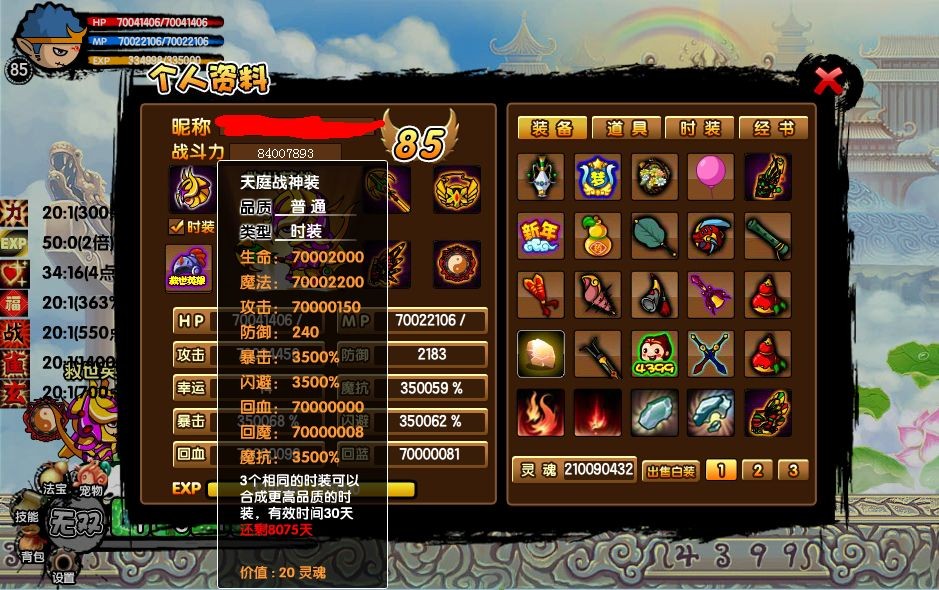Pick the 新年 New Year item
The image size is (939, 590).
point(540,236)
